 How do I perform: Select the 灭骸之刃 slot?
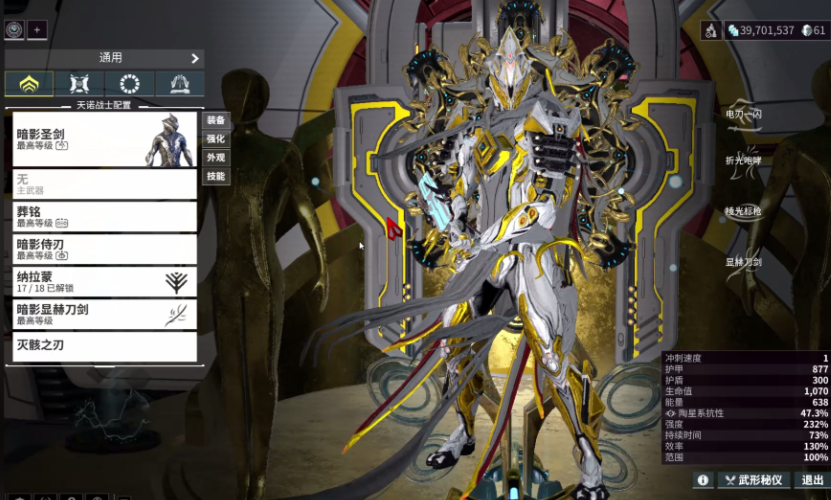105,346
